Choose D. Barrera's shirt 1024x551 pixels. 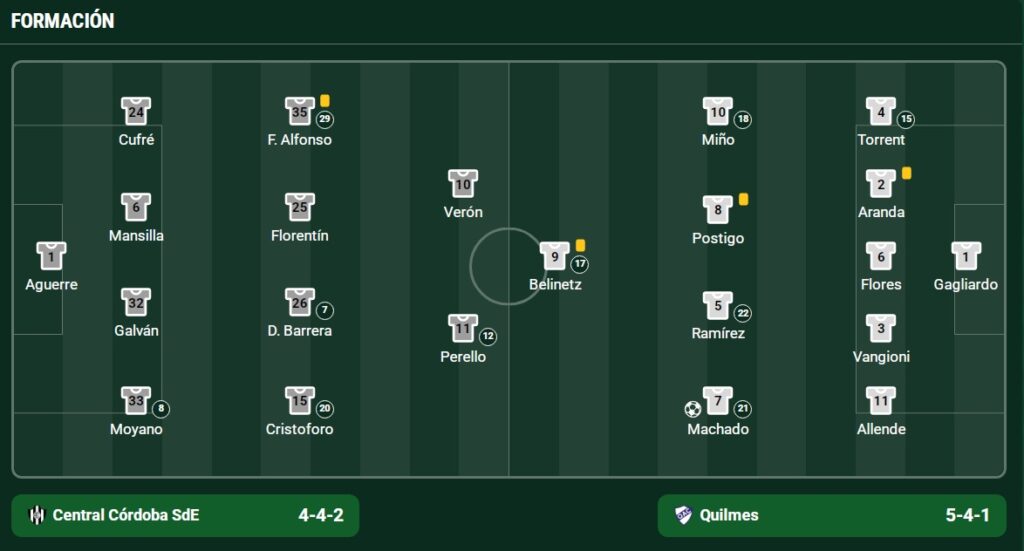[x=300, y=303]
